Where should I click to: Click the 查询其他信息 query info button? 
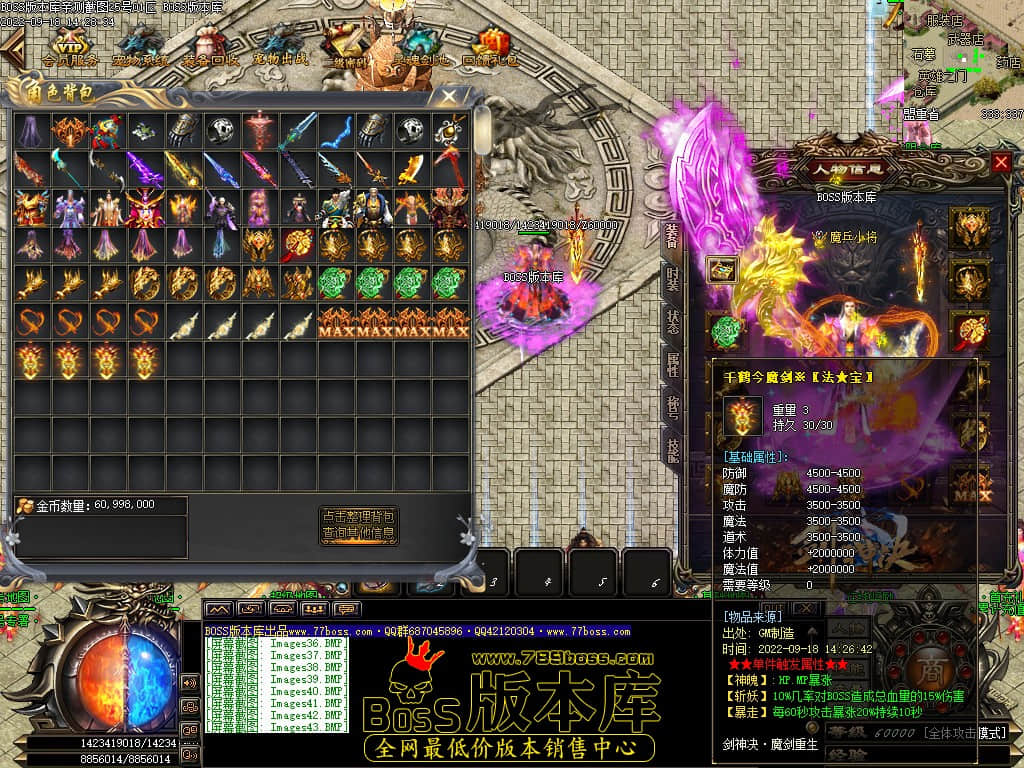pyautogui.click(x=359, y=534)
